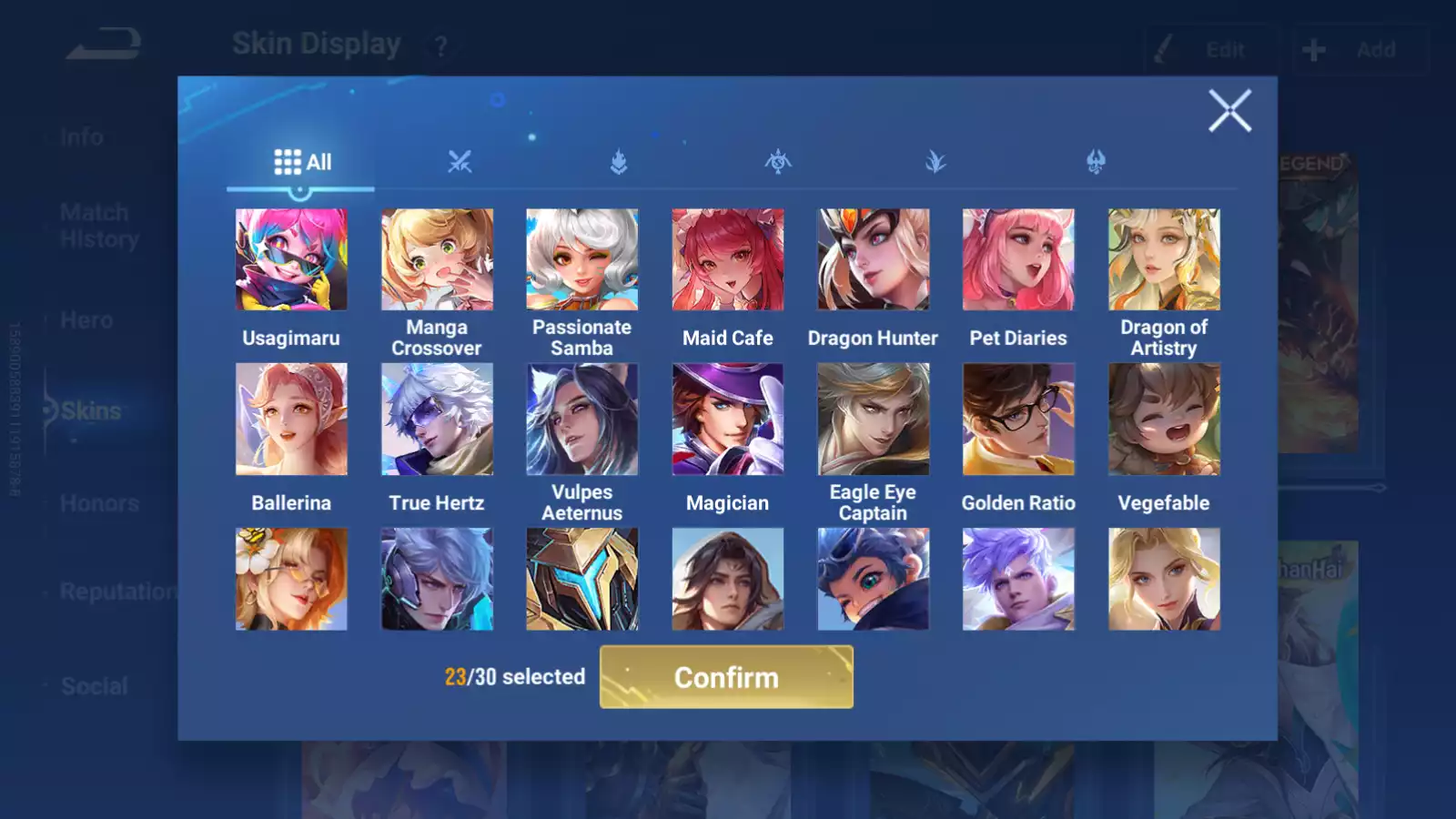Pick the Passionate Samba skin

pos(582,260)
